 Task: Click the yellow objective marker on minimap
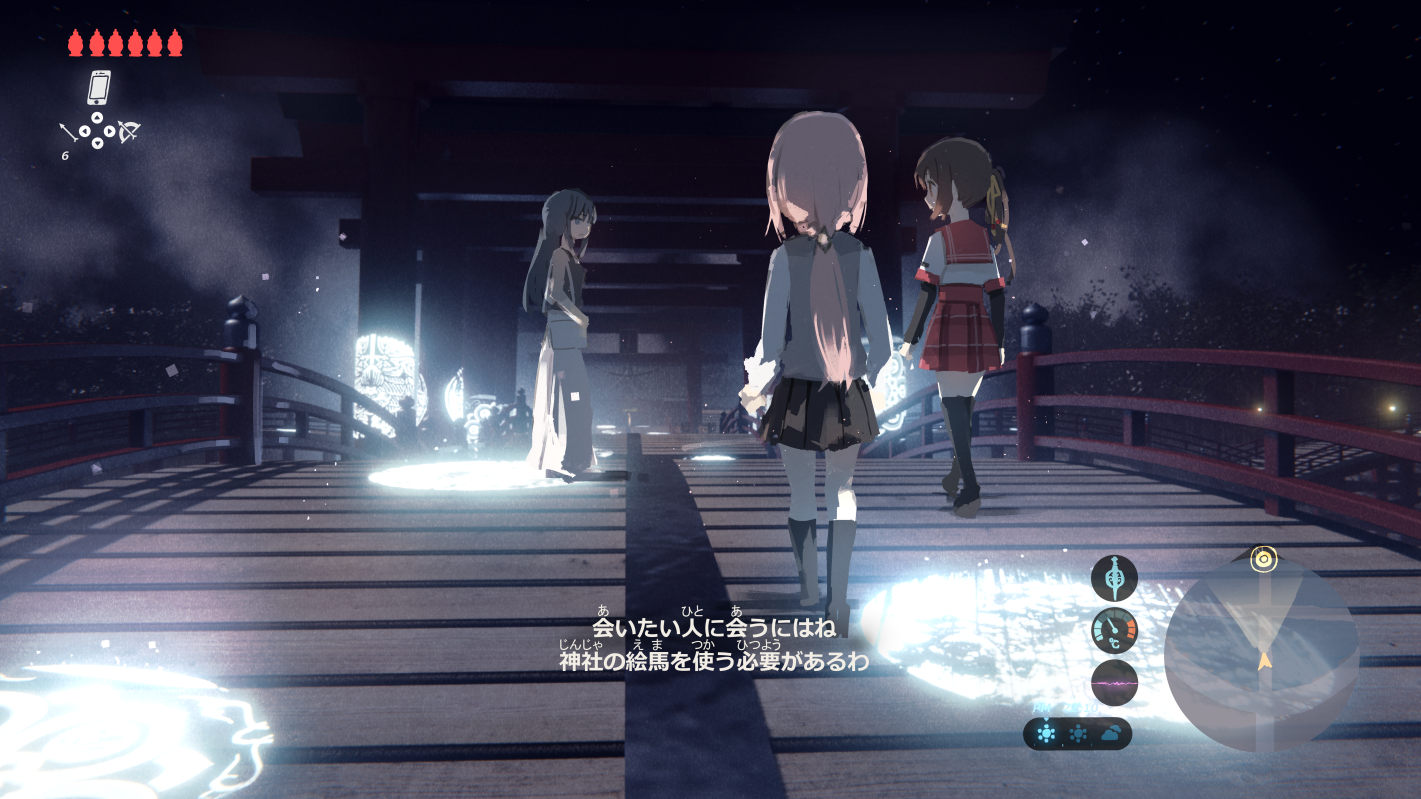point(1262,558)
